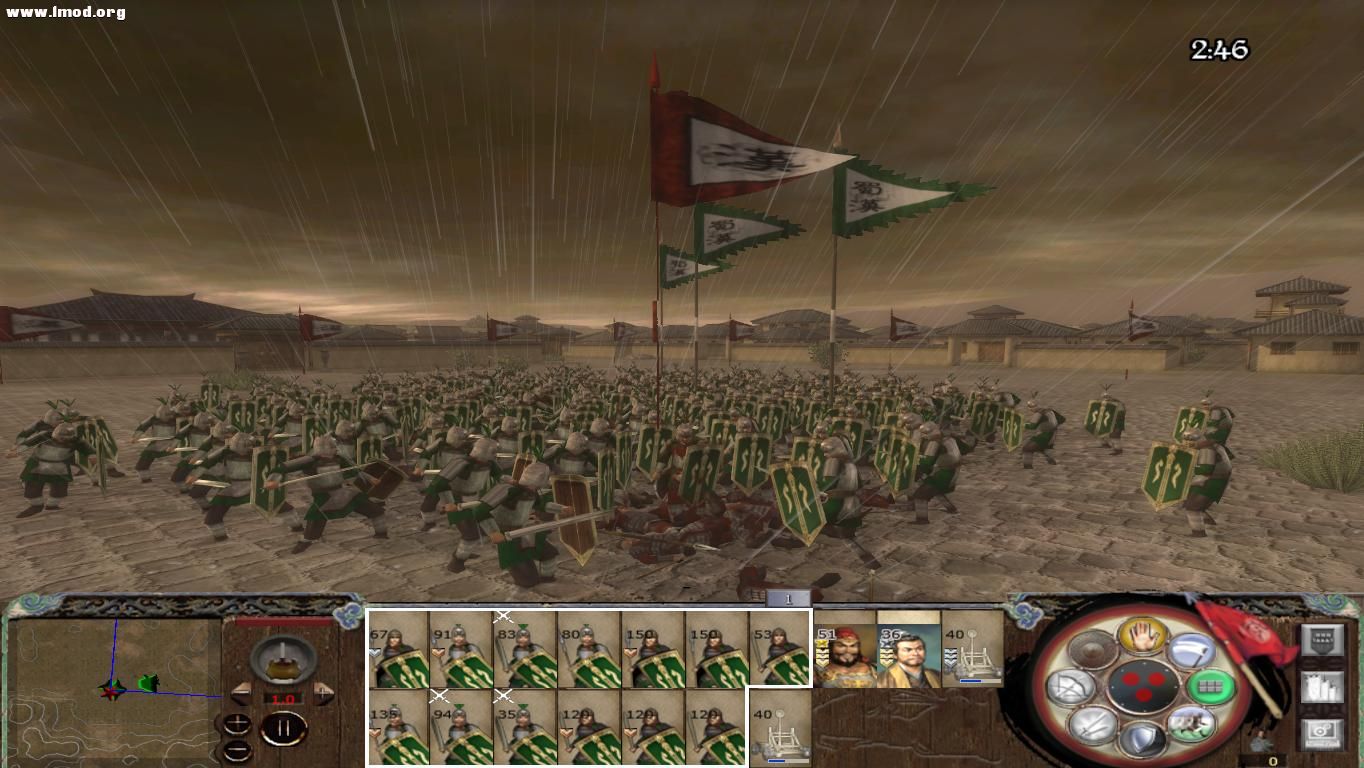Select unit group tab labeled 1

[786, 597]
